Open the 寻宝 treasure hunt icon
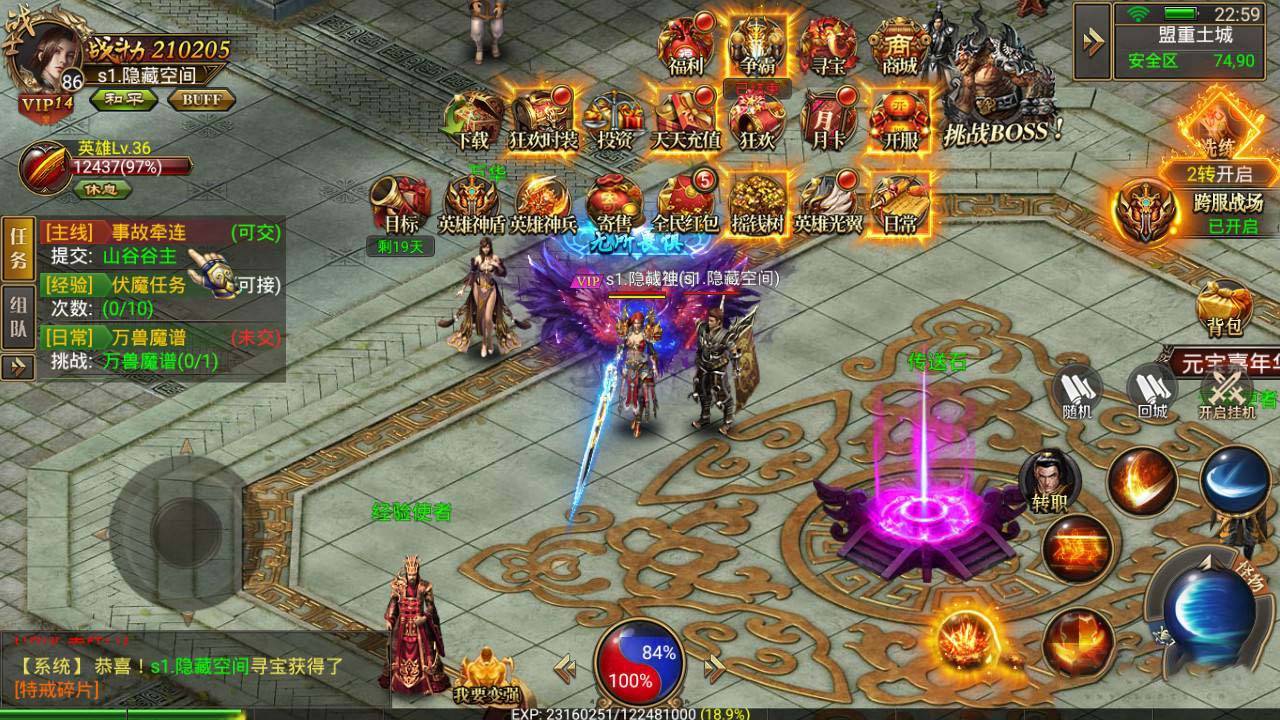1280x720 pixels. tap(829, 43)
